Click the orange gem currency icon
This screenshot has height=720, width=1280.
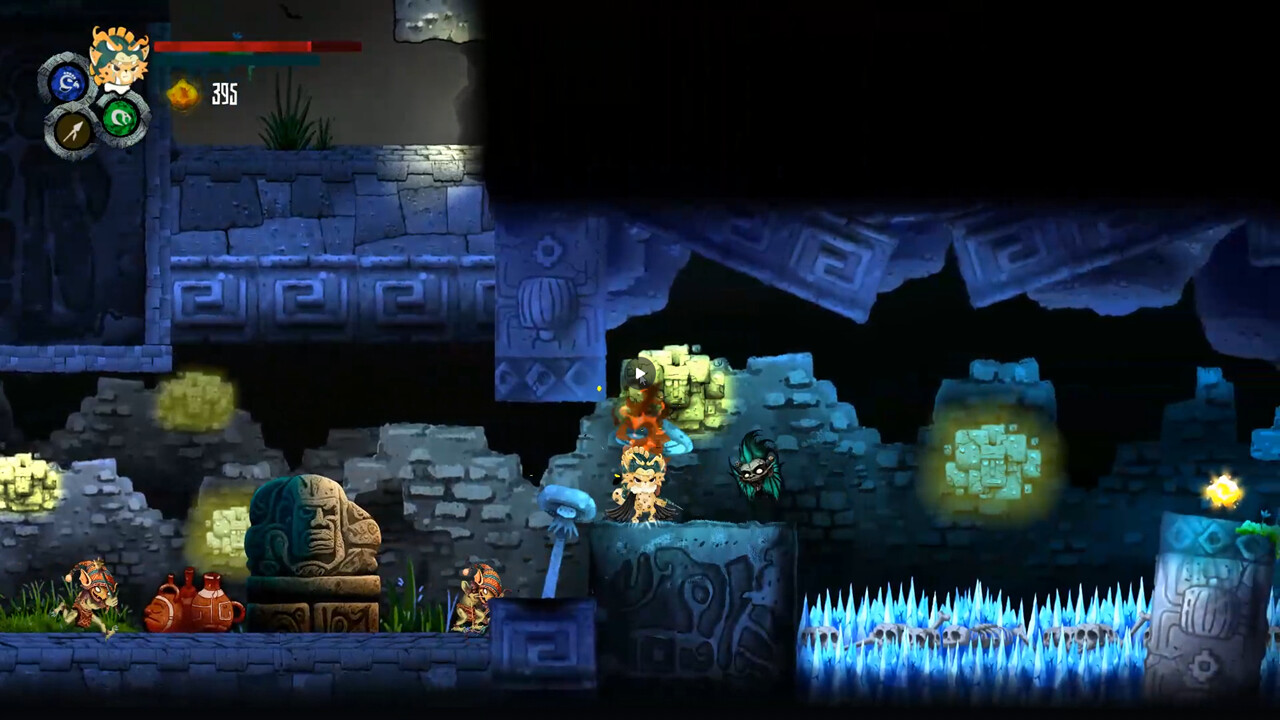pos(181,92)
